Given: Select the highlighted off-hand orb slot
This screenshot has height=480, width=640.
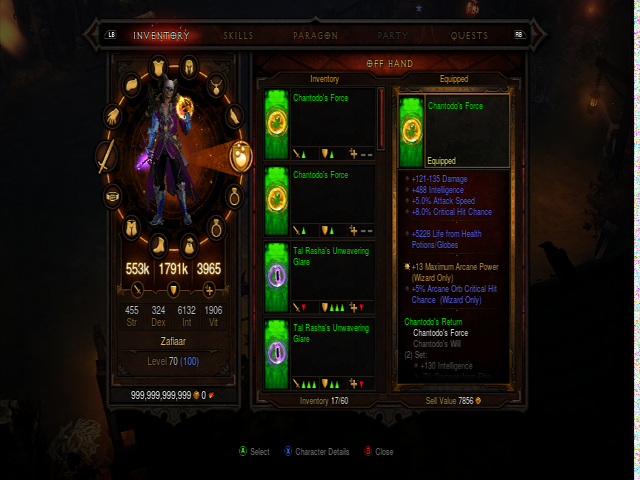Looking at the screenshot, I should point(241,155).
